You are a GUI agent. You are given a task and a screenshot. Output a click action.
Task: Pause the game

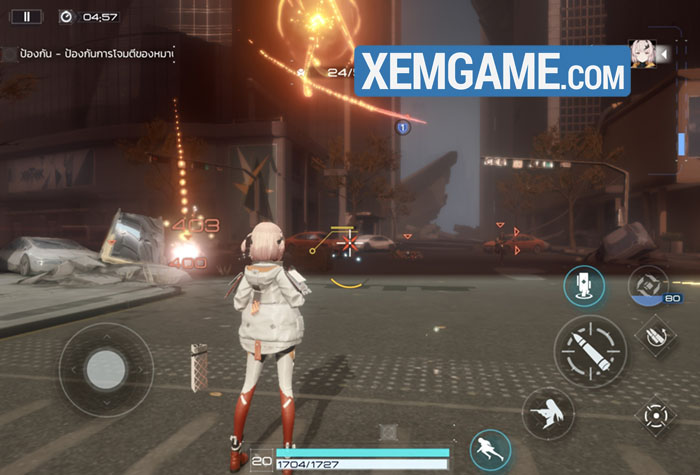point(27,16)
